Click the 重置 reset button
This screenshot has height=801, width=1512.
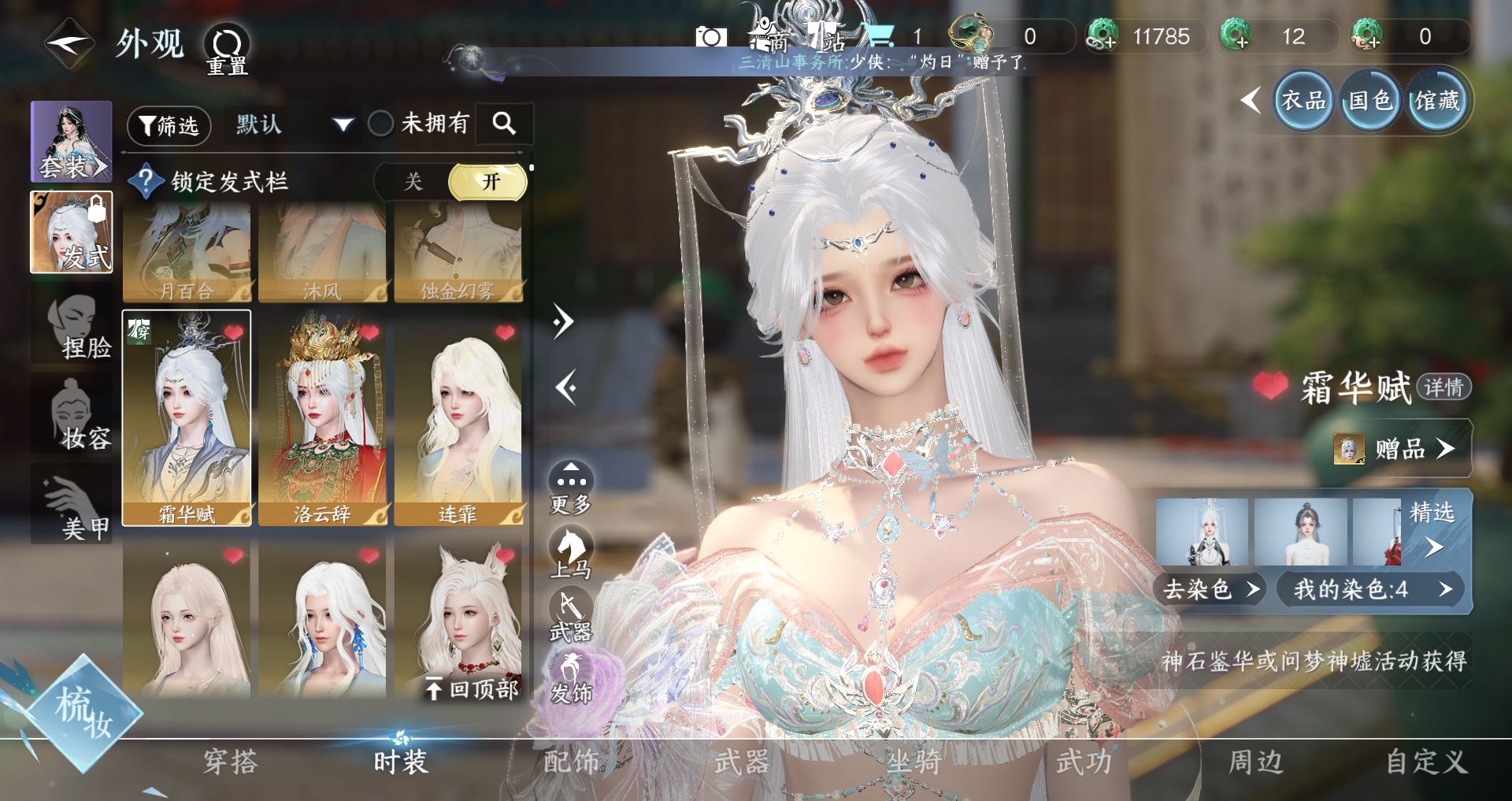(x=228, y=49)
